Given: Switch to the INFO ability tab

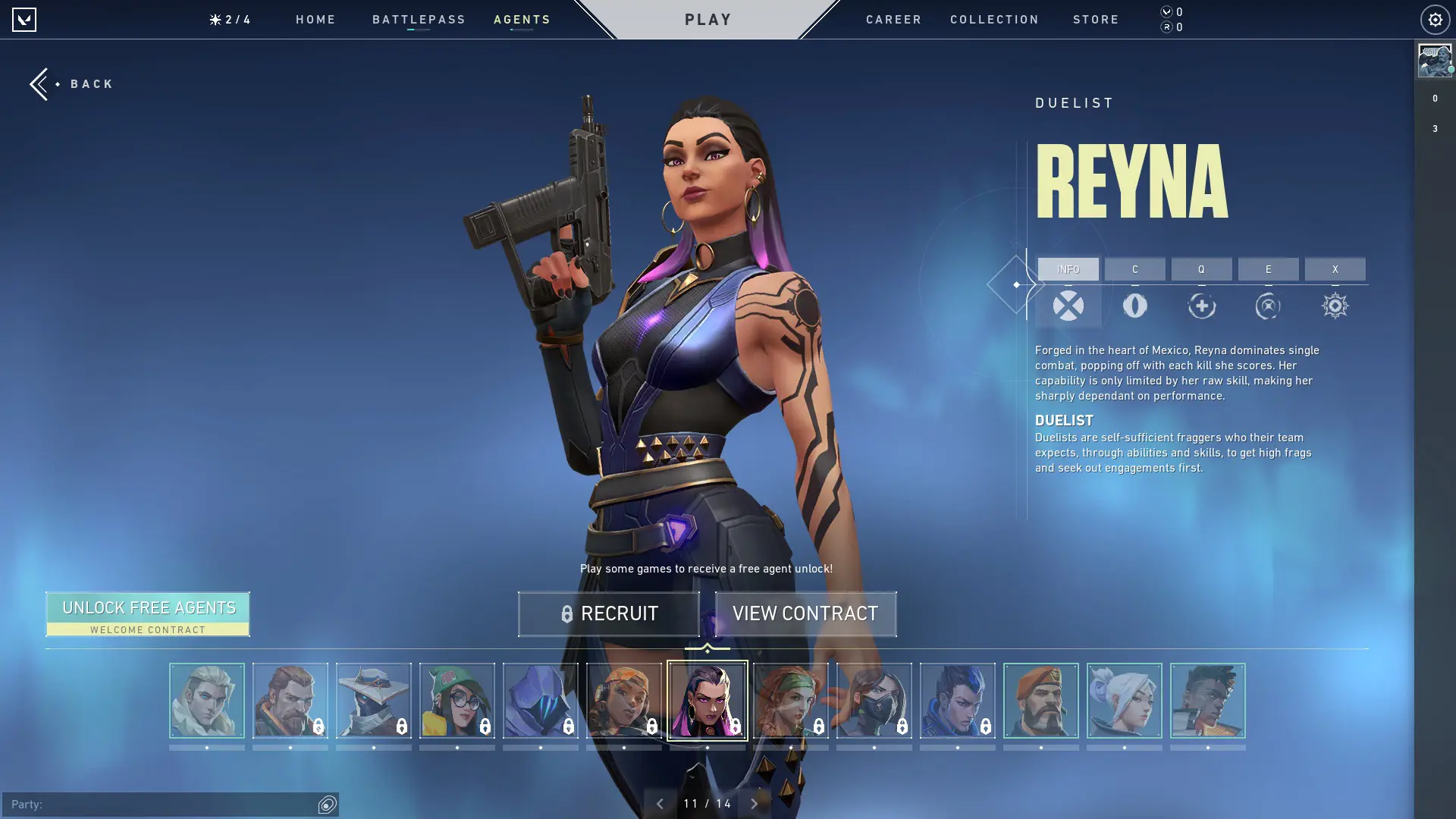Looking at the screenshot, I should [x=1068, y=269].
